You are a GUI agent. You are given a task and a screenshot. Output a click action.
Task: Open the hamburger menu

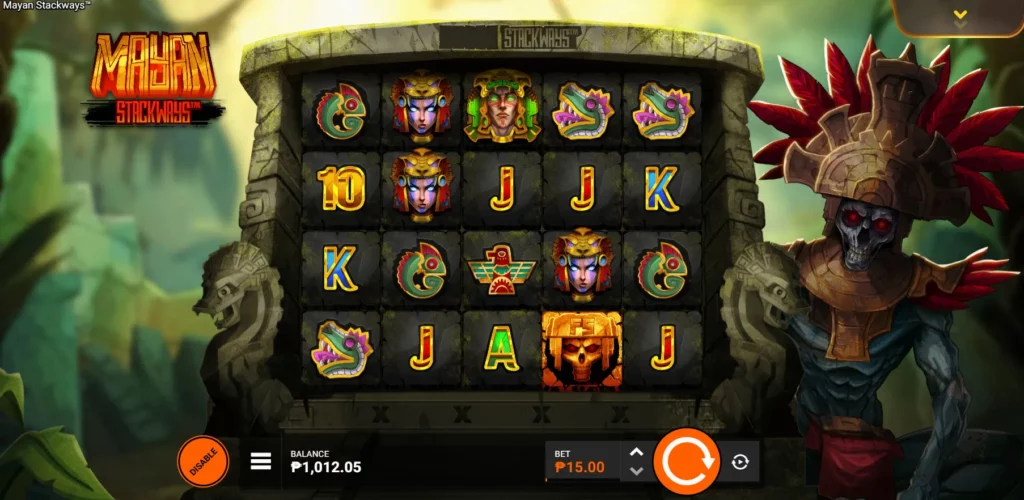(x=261, y=461)
